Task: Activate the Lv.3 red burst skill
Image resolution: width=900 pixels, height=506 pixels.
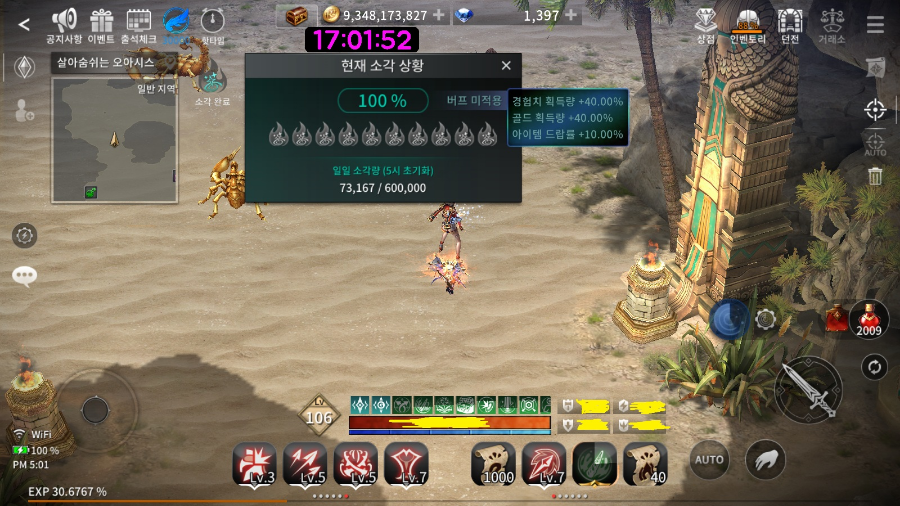Action: pos(254,463)
